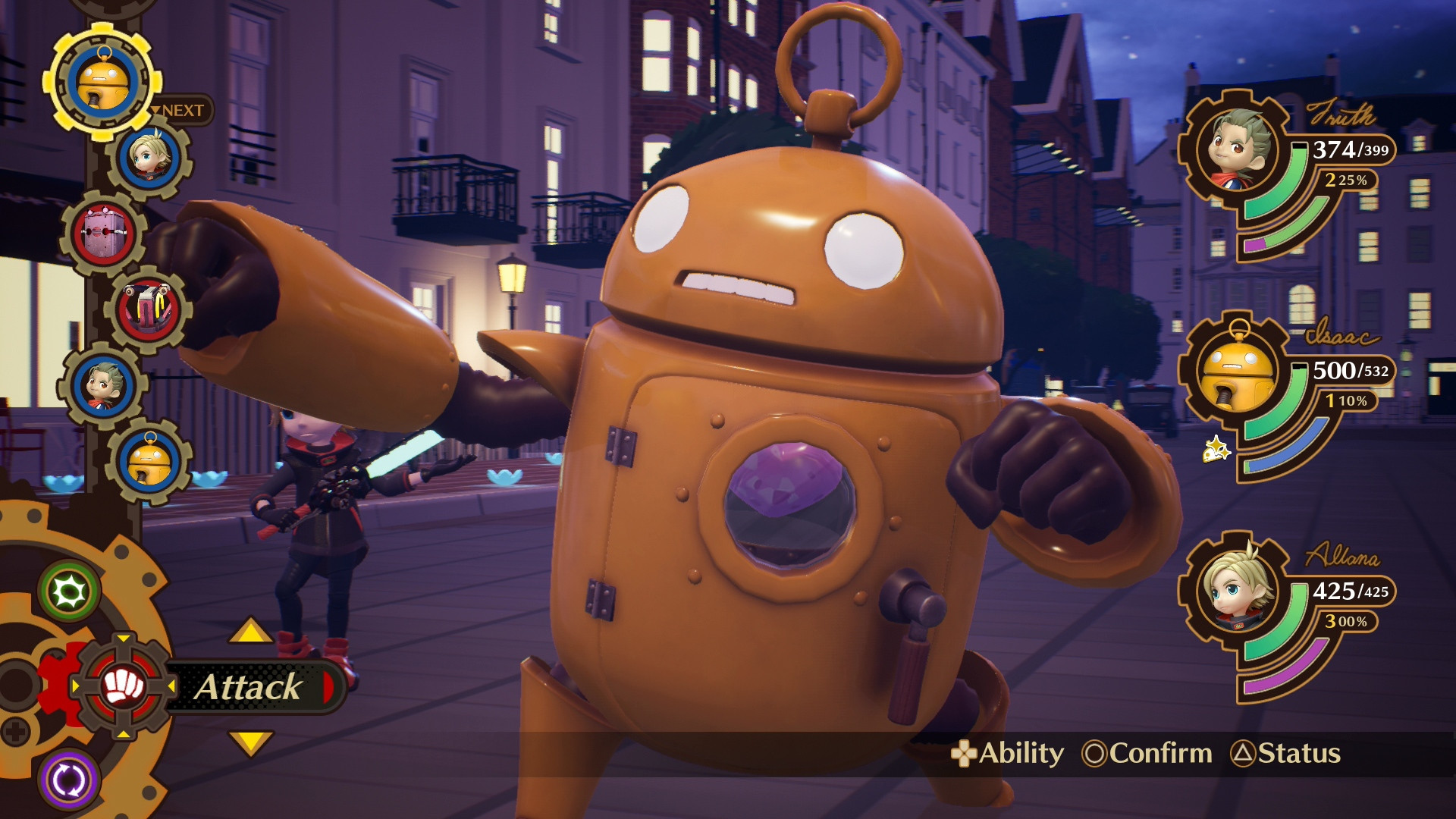Image resolution: width=1456 pixels, height=819 pixels.
Task: Click the up arrow above the Attack command
Action: coord(250,629)
